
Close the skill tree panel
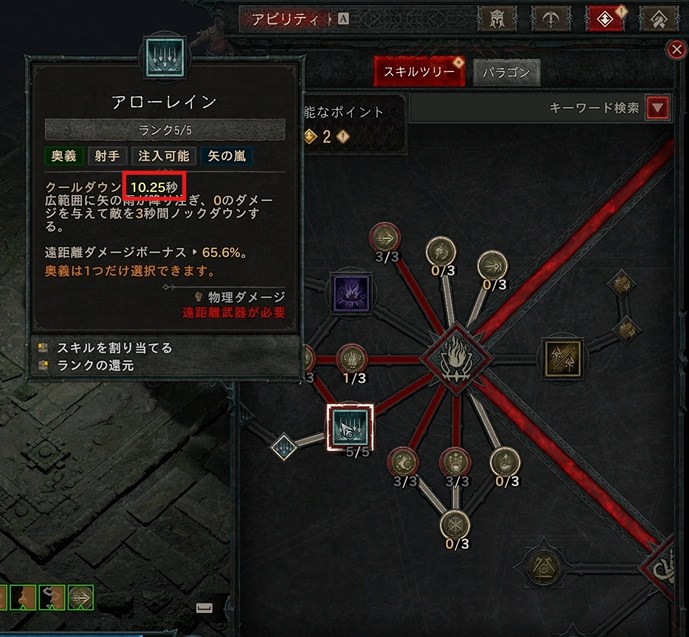pyautogui.click(x=677, y=50)
